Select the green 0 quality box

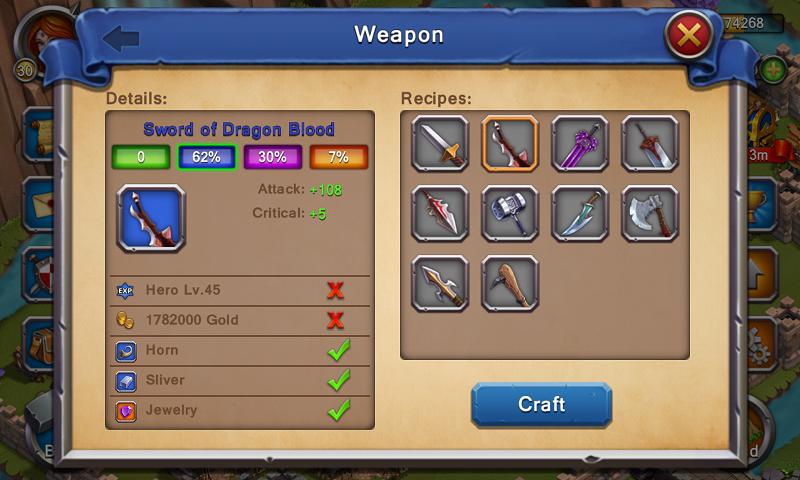tap(141, 157)
